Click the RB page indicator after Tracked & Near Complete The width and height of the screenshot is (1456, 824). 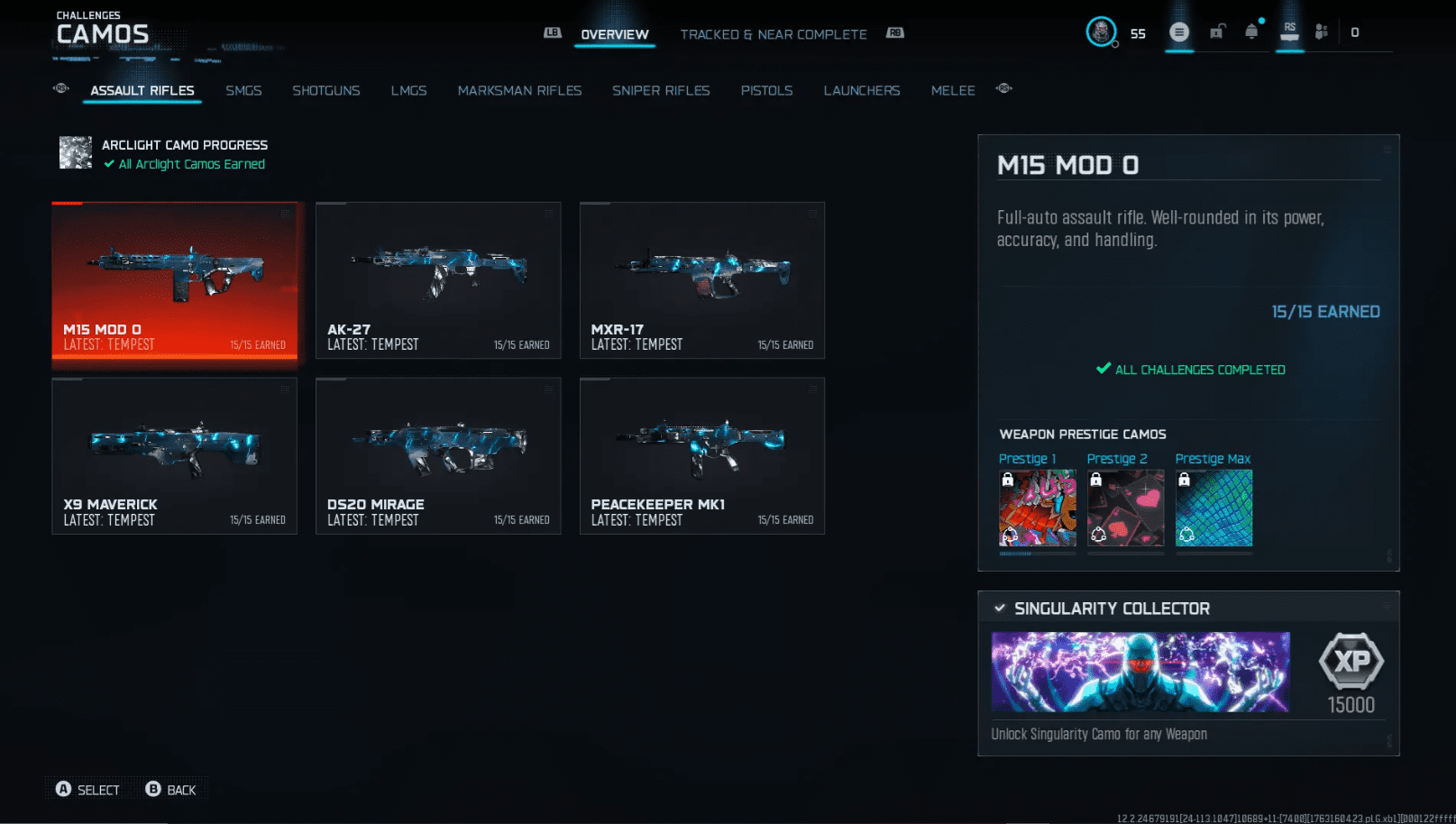895,32
